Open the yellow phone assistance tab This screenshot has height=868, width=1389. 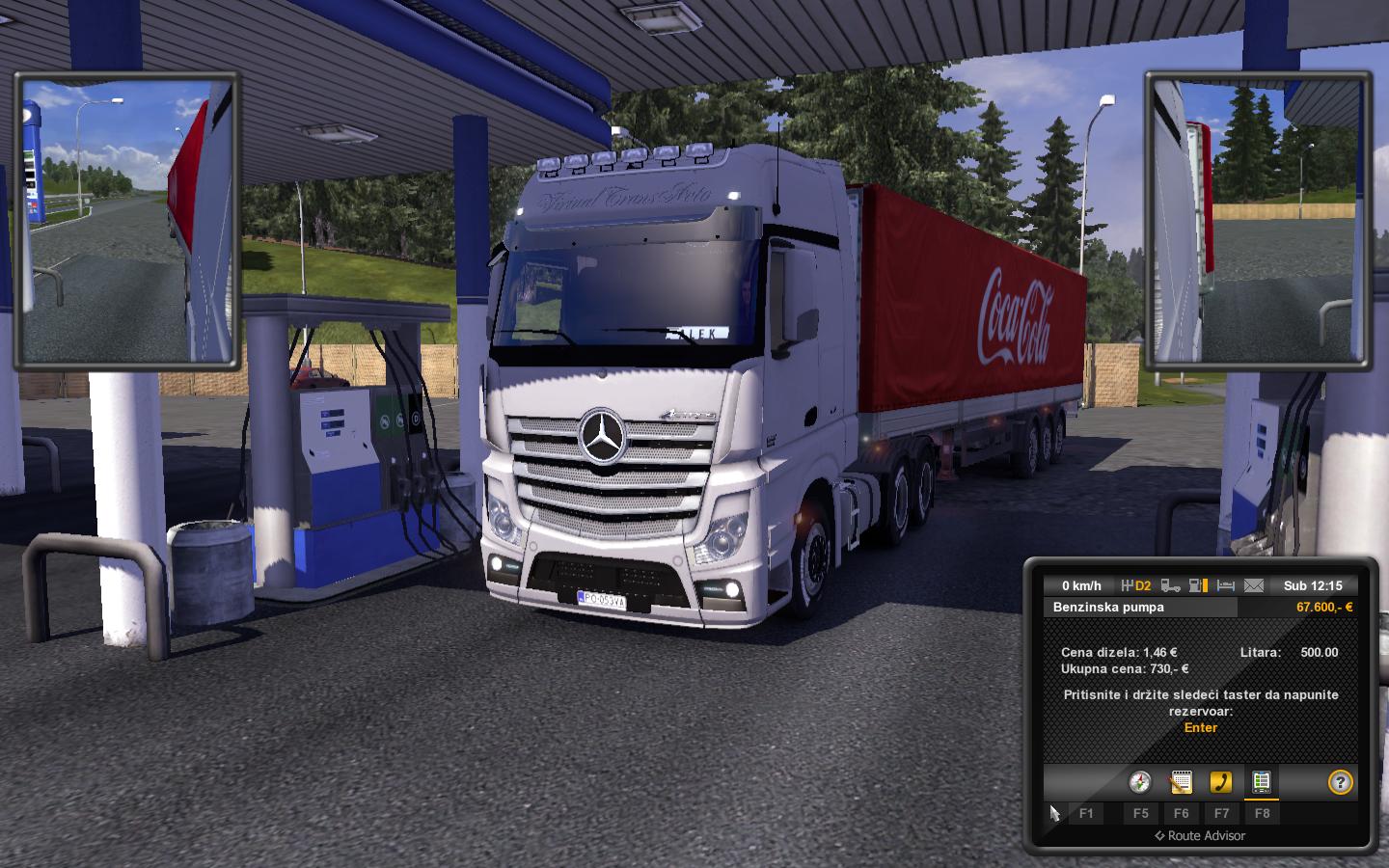1221,781
